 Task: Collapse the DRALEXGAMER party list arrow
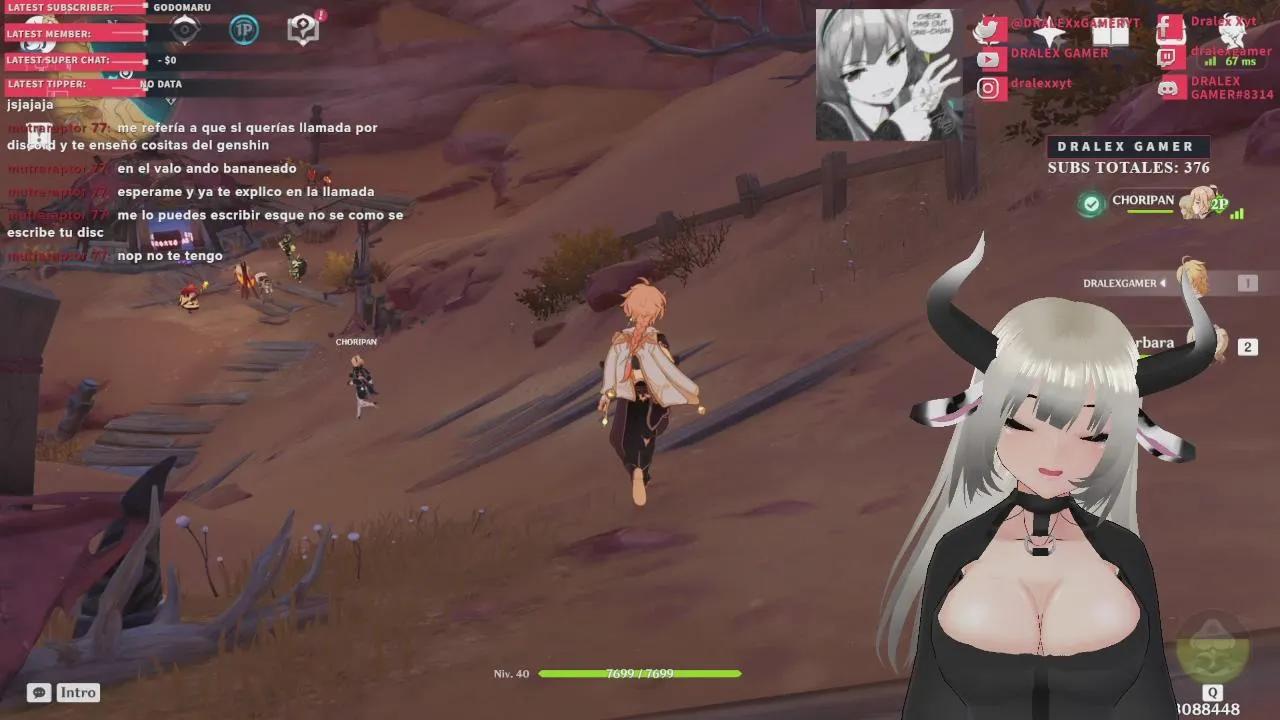click(x=1163, y=283)
